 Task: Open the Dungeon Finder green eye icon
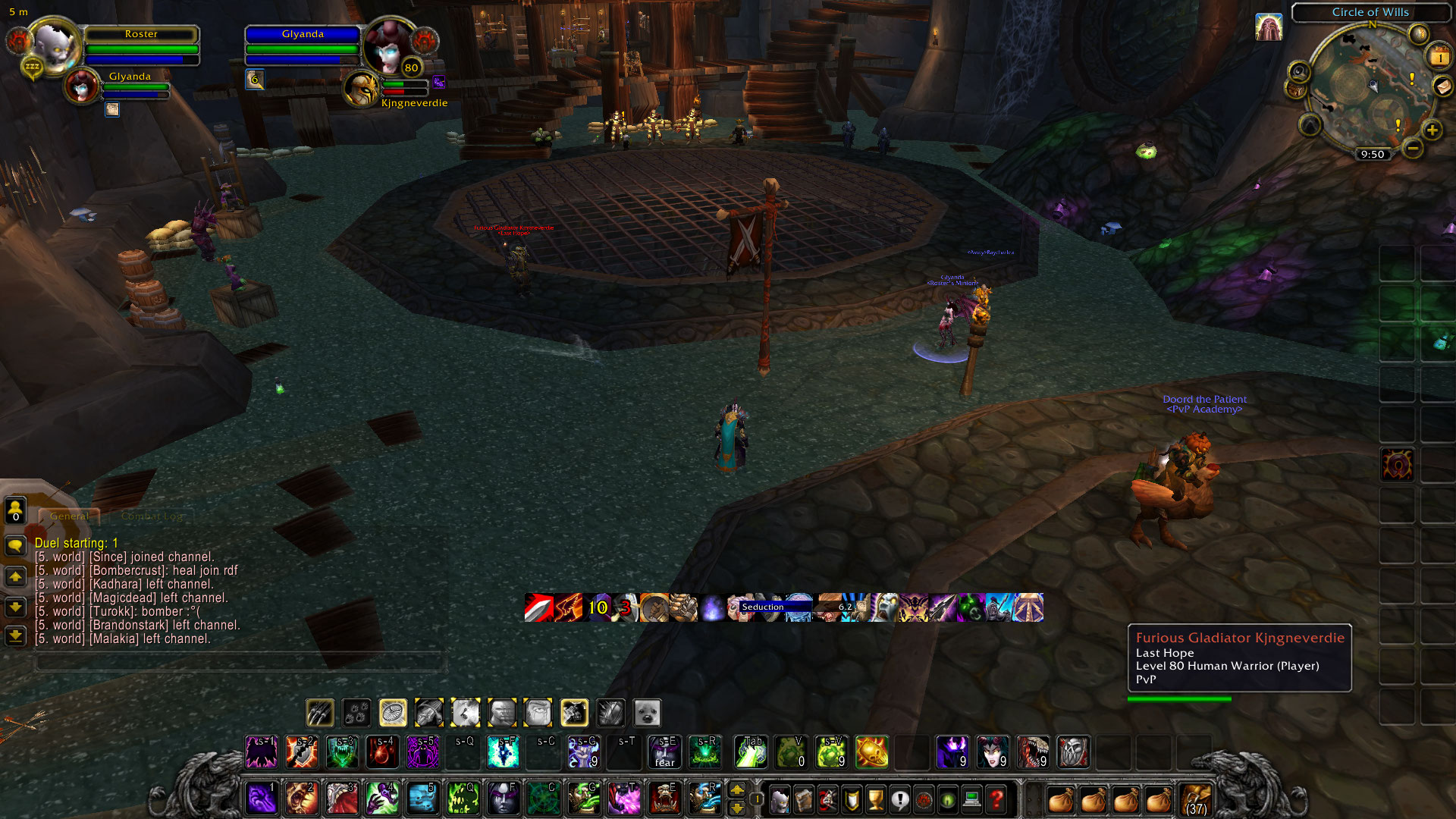948,800
